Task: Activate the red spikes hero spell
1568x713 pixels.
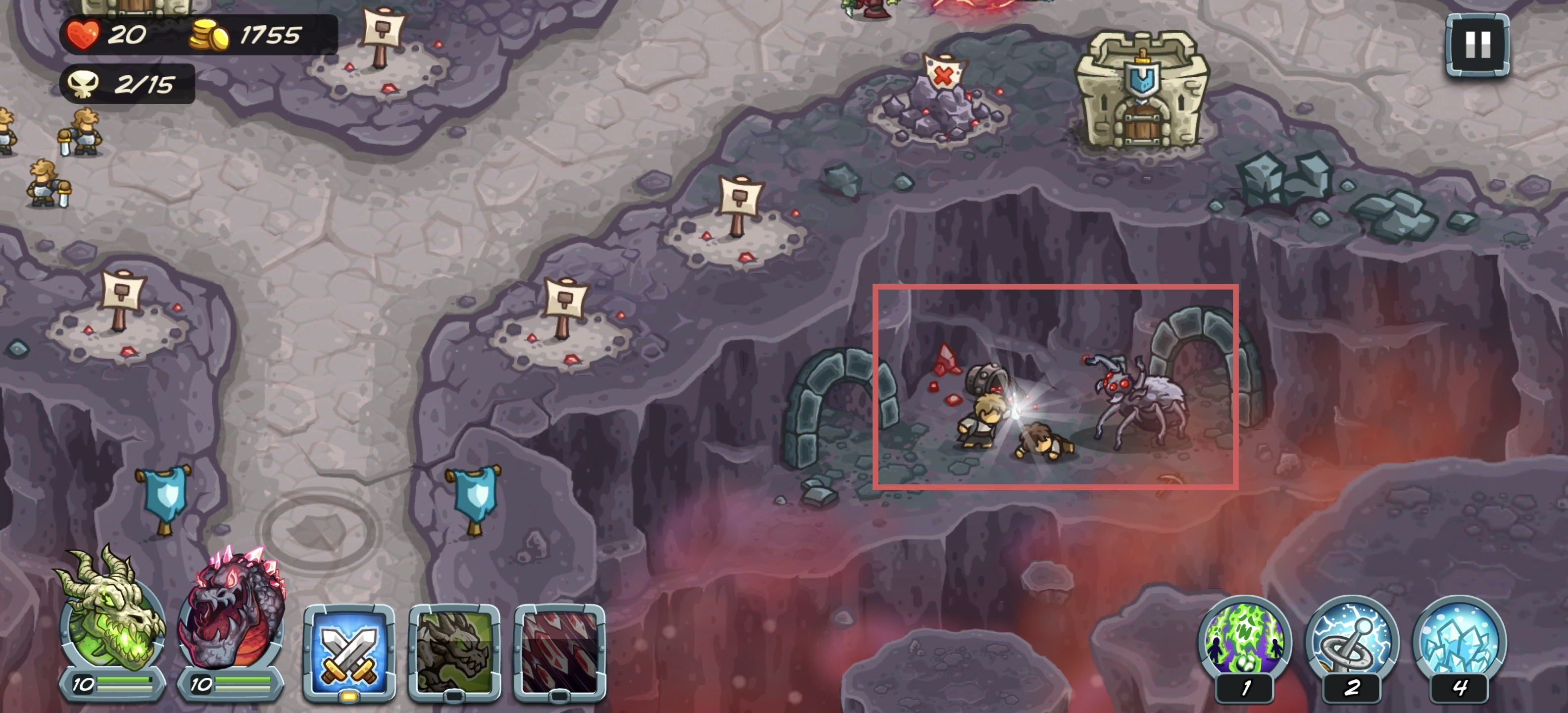Action: point(559,650)
